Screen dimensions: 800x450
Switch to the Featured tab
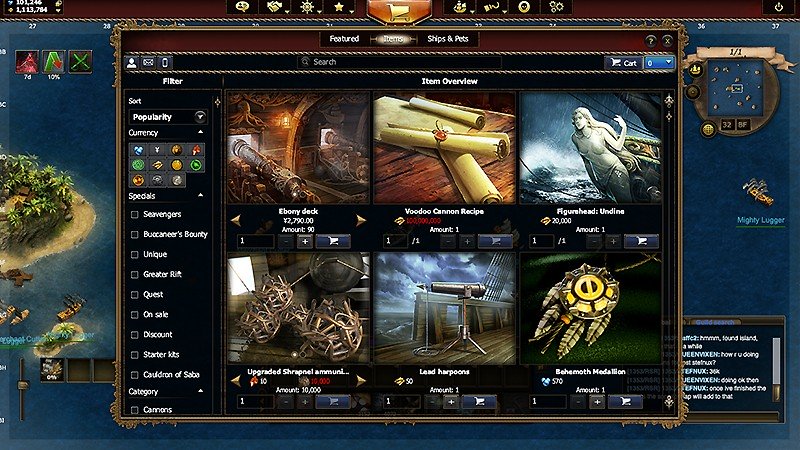coord(344,39)
